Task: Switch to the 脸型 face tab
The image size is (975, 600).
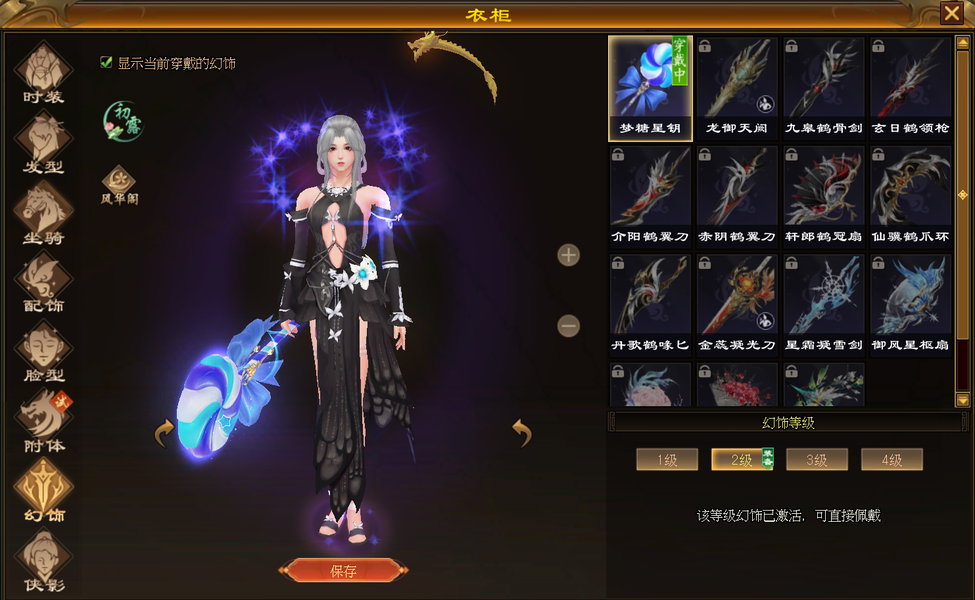Action: (x=43, y=352)
